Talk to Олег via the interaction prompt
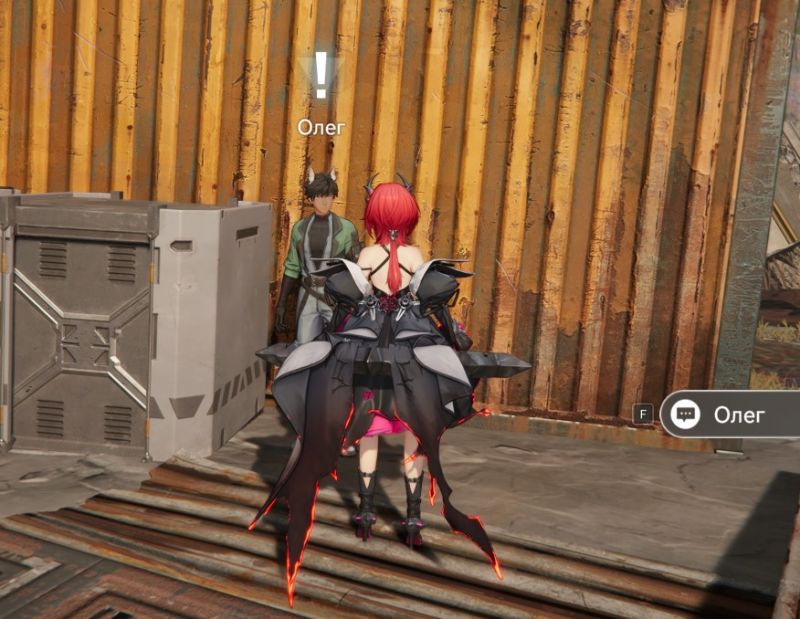This screenshot has height=619, width=800. (x=729, y=414)
